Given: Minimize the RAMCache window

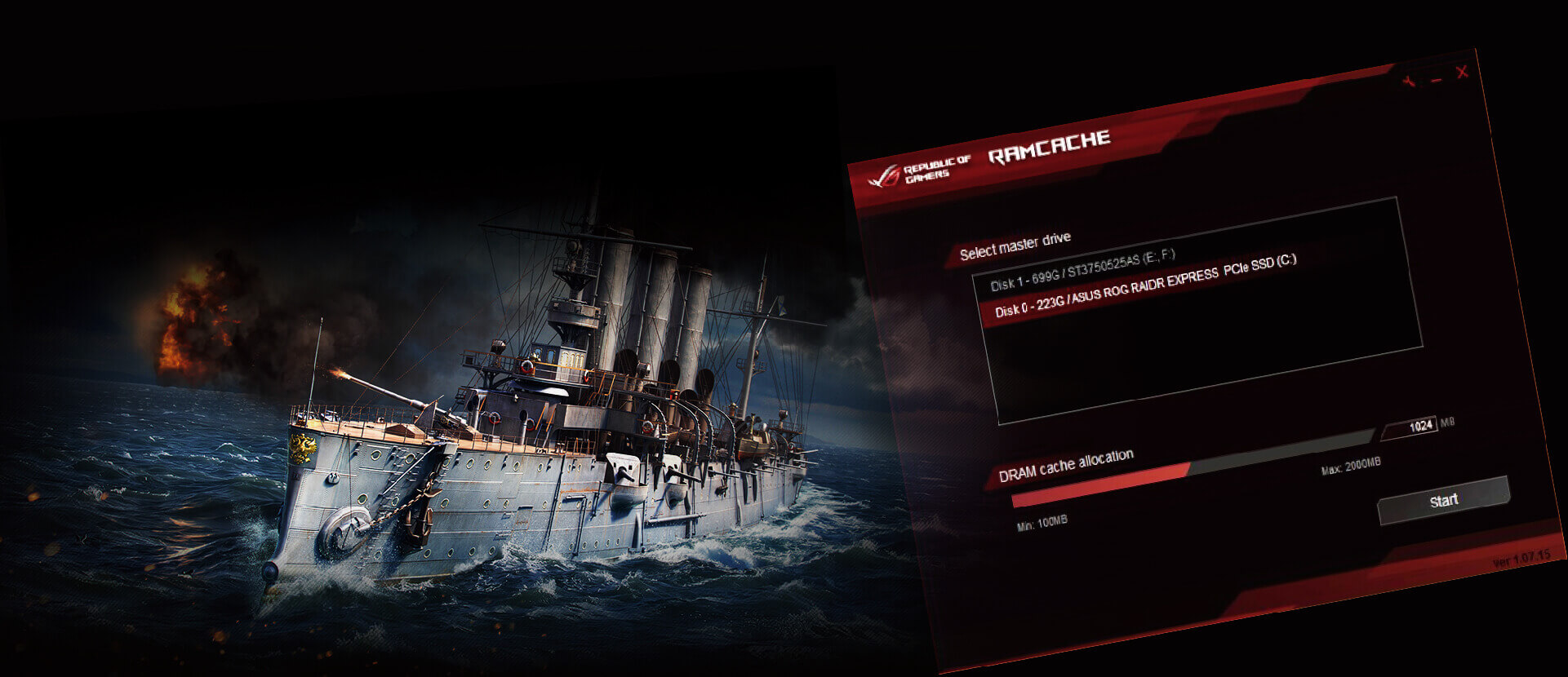Looking at the screenshot, I should [x=1437, y=78].
